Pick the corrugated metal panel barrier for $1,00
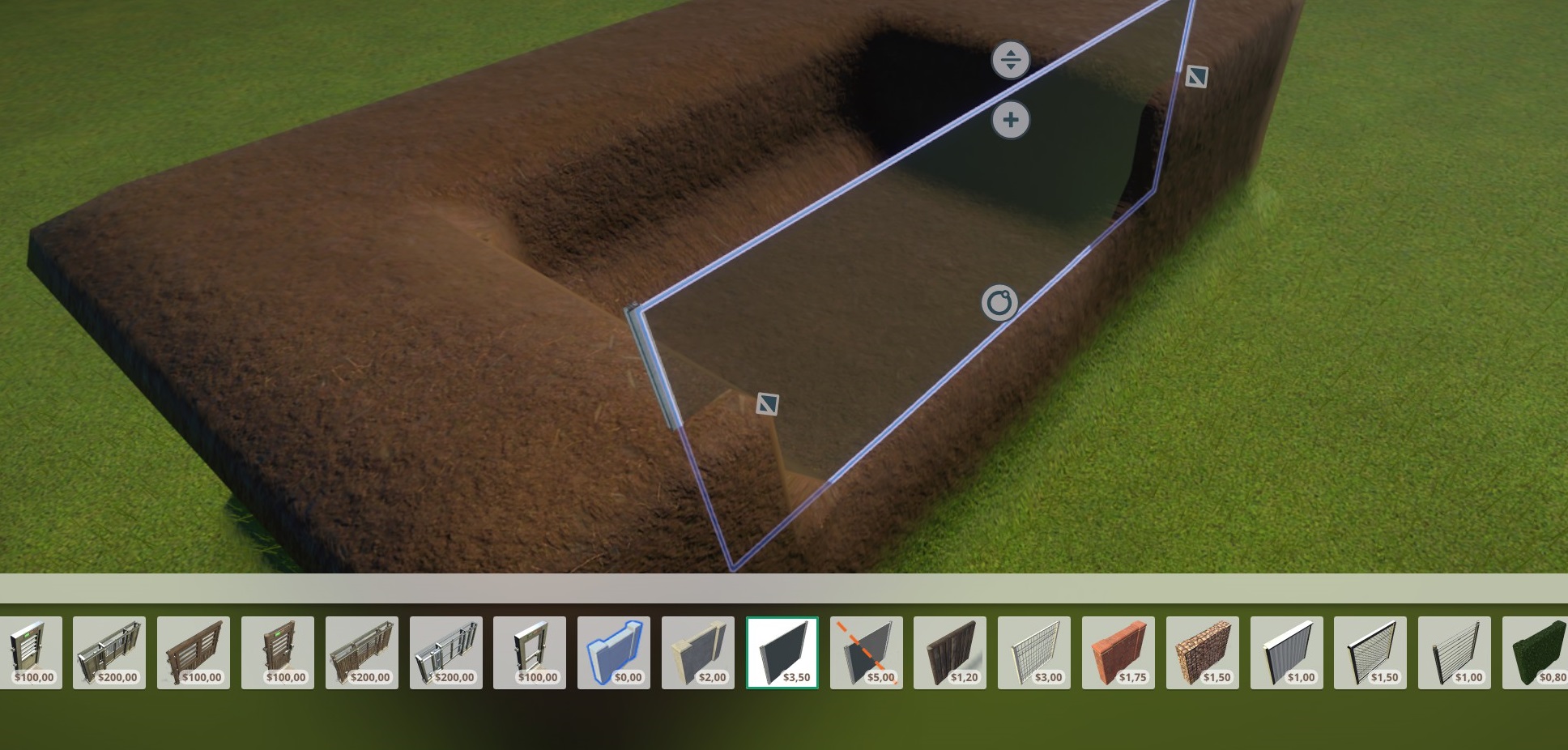This screenshot has width=1568, height=750. (x=1287, y=652)
